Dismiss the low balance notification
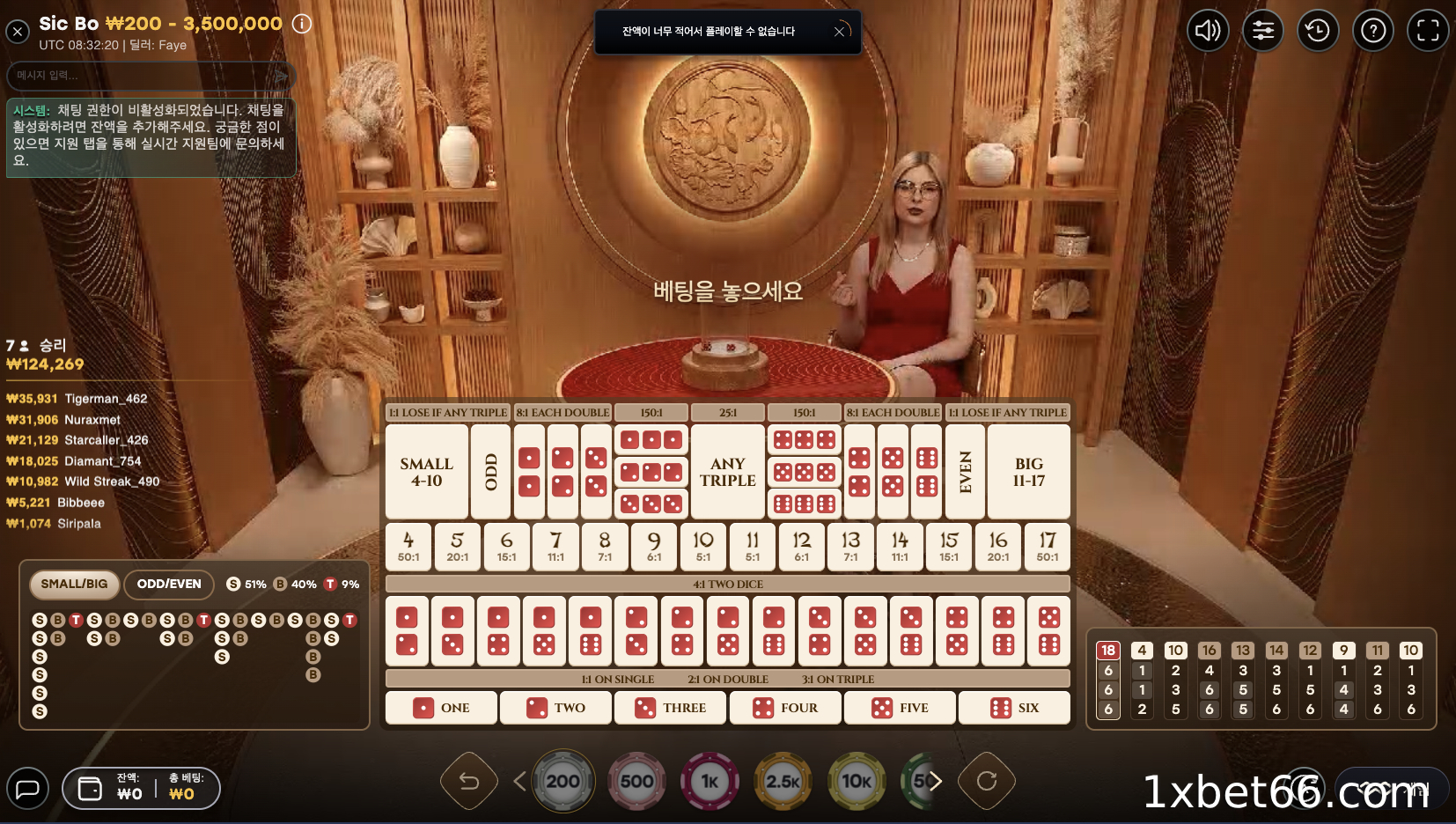Screen dimensions: 1456x824 [x=841, y=31]
